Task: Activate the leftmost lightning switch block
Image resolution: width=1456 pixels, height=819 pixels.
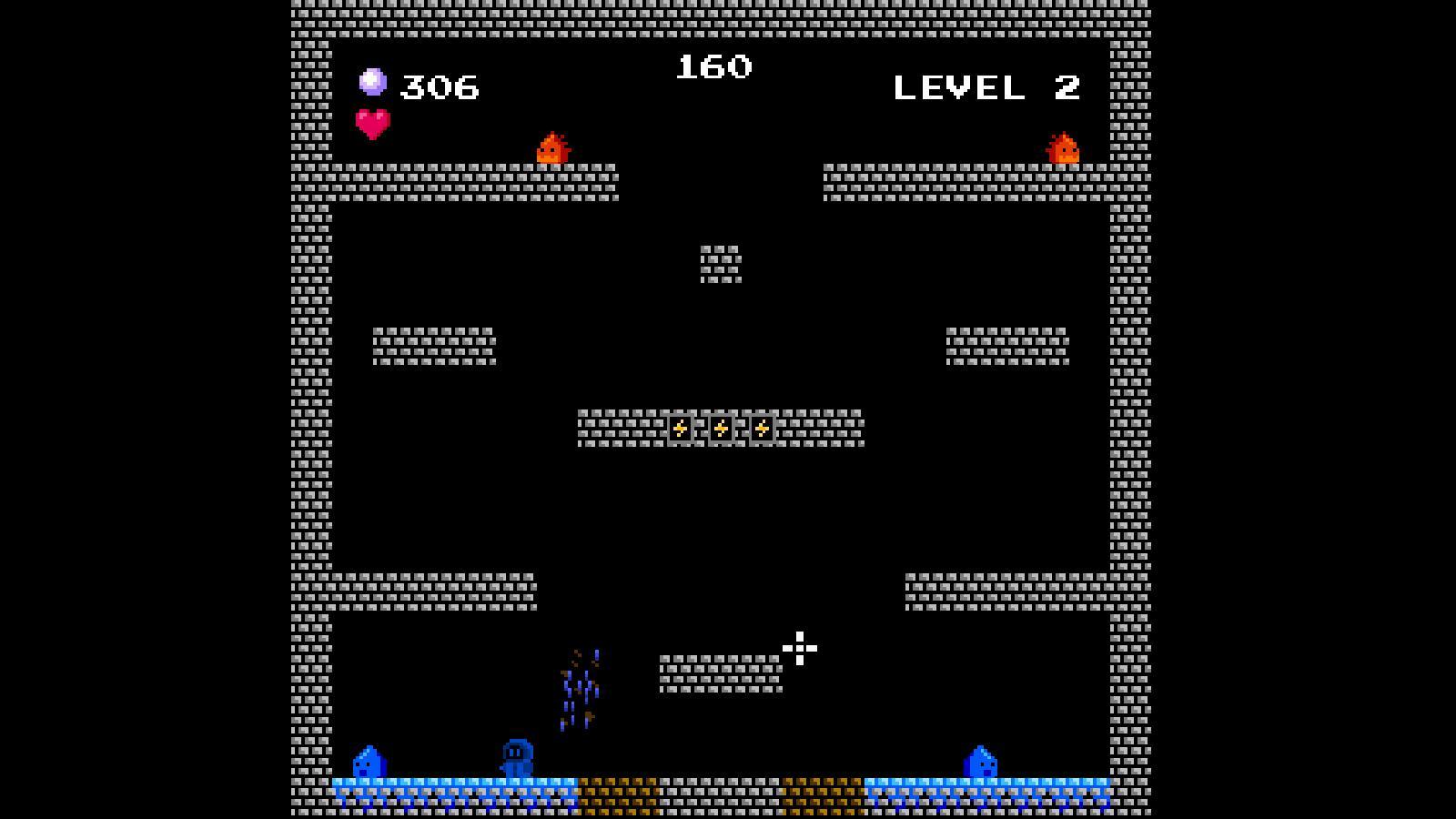Action: (x=680, y=428)
